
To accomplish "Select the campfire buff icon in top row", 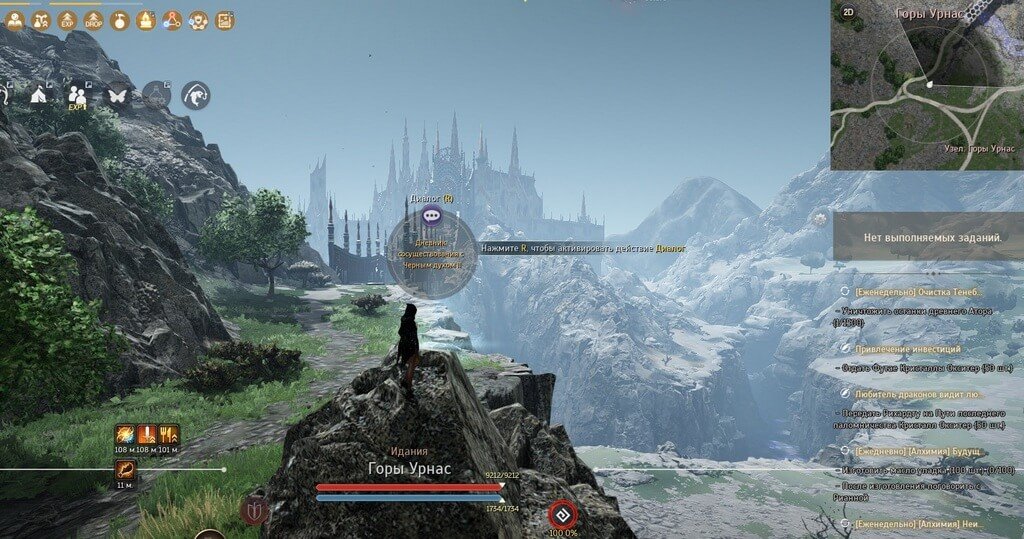I will 146,19.
